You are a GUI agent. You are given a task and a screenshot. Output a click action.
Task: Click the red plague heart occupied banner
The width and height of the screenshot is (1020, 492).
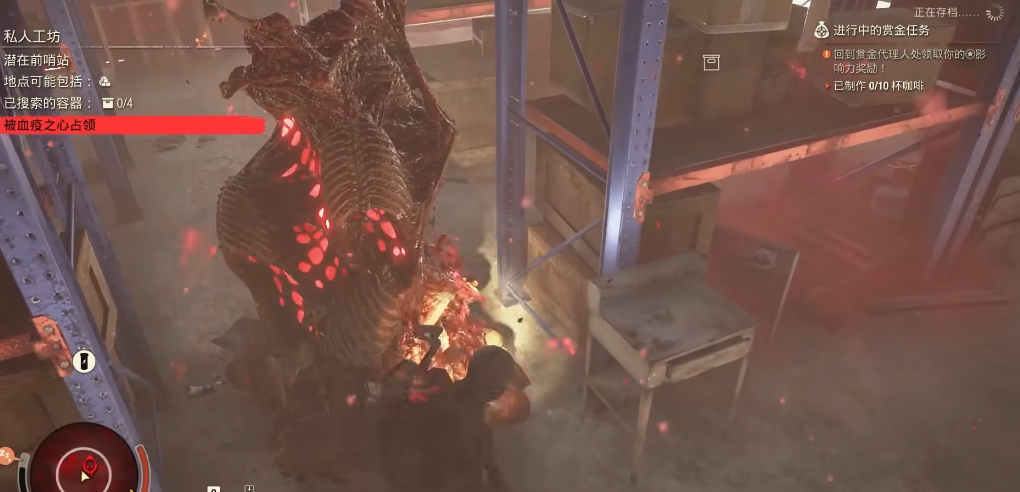coord(132,125)
